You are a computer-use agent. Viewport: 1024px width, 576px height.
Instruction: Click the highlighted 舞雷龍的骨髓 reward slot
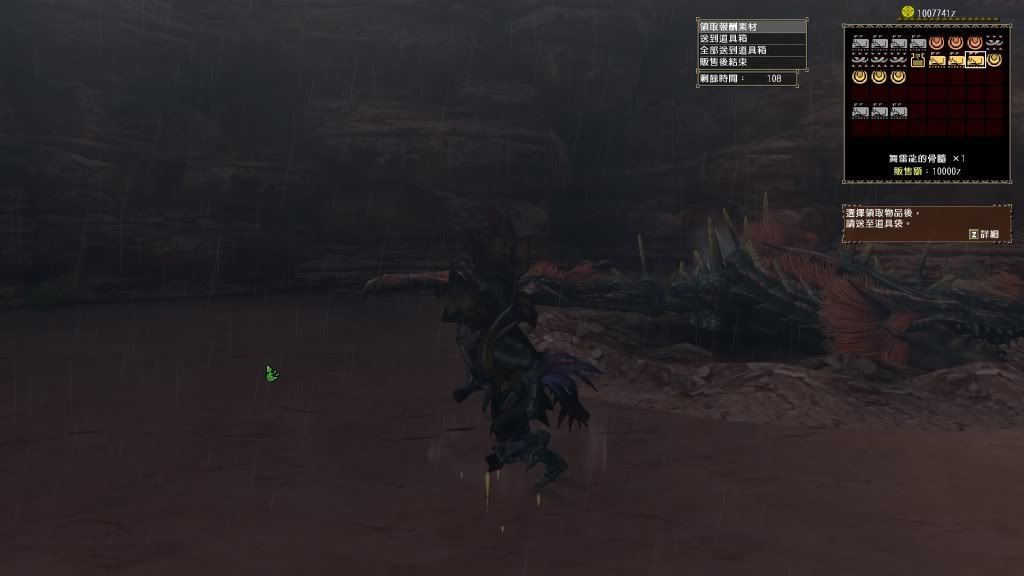click(975, 60)
